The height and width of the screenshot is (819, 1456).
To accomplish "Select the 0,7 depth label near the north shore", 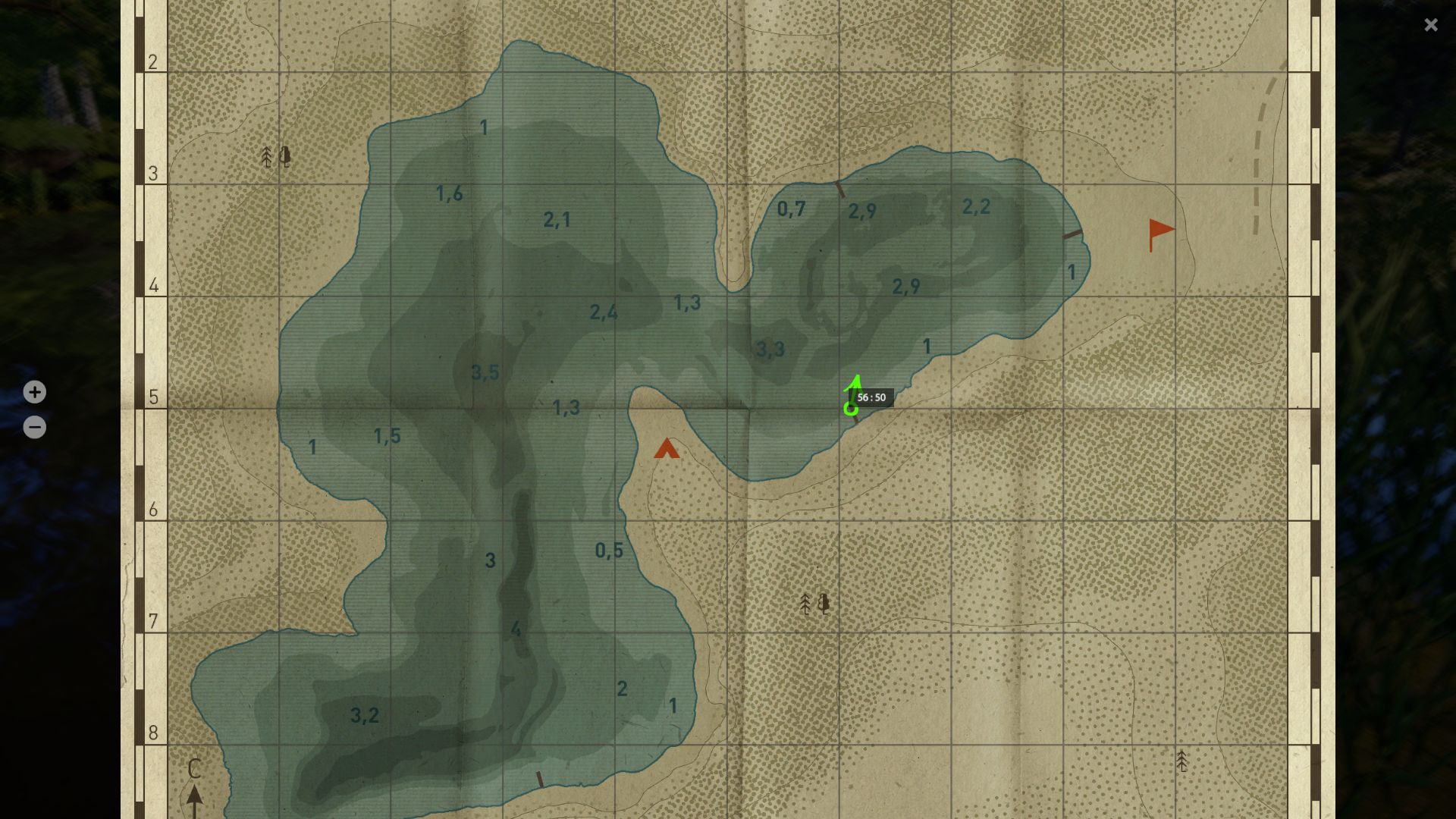I will click(x=791, y=207).
